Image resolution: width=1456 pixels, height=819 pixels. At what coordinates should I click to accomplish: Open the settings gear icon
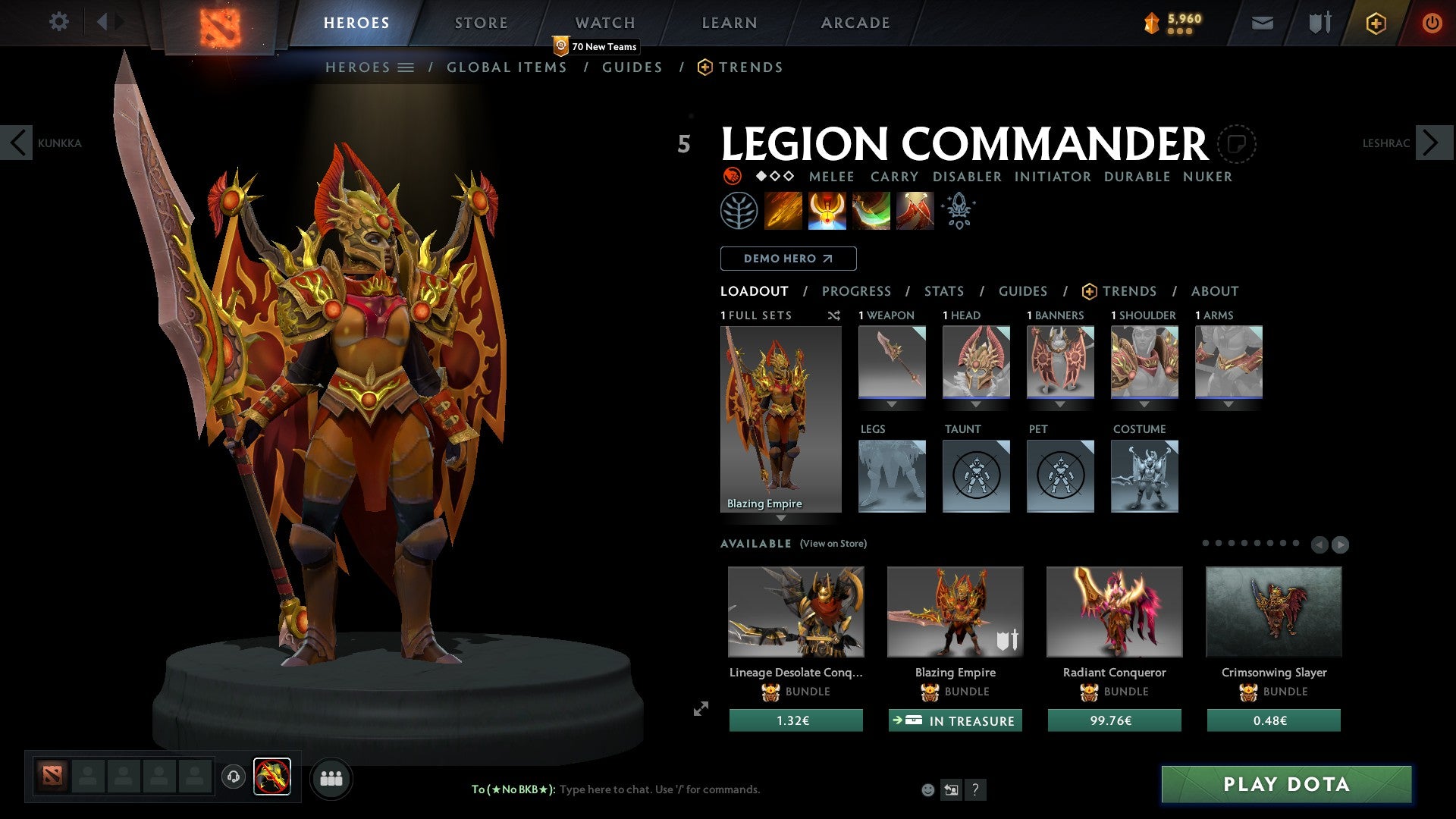click(x=59, y=22)
